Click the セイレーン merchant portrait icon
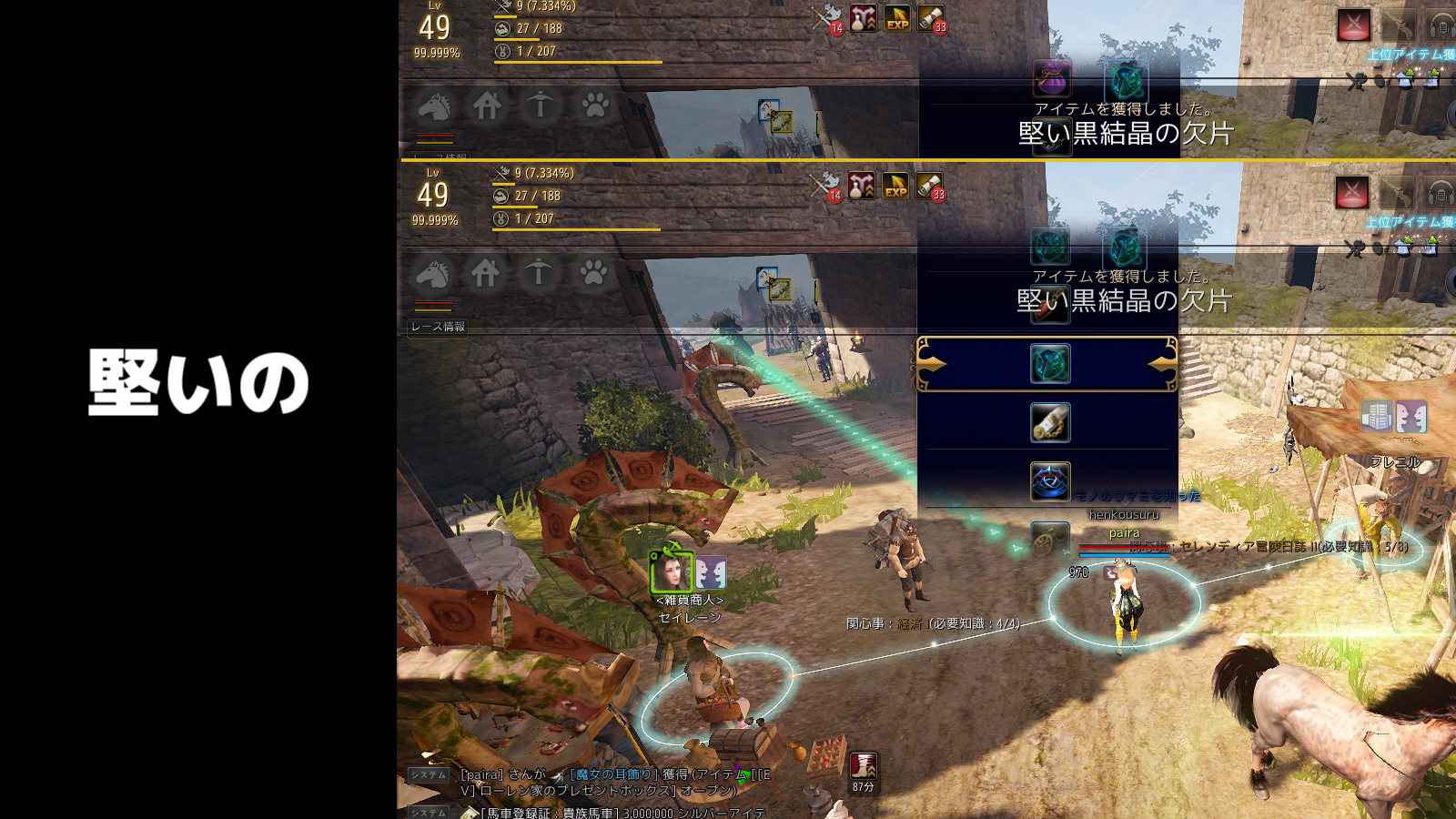Viewport: 1456px width, 819px height. 672,573
